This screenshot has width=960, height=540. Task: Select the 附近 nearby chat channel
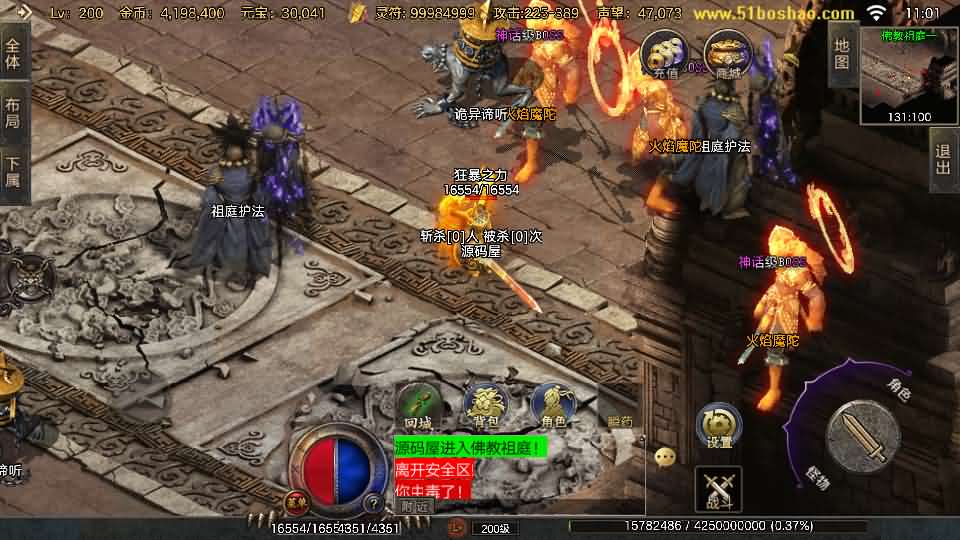tap(413, 507)
